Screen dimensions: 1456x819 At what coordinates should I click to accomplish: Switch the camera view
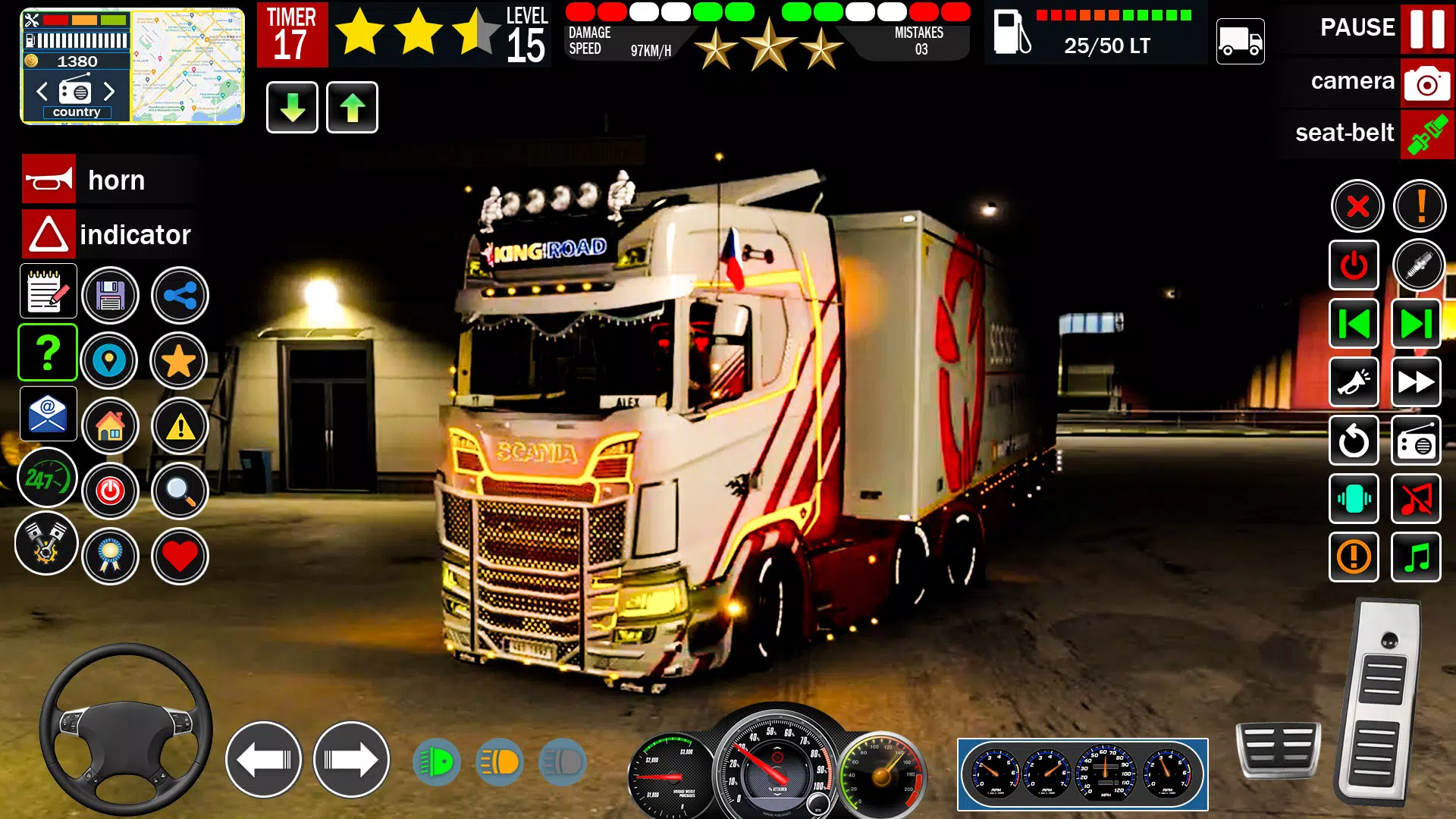click(x=1426, y=82)
